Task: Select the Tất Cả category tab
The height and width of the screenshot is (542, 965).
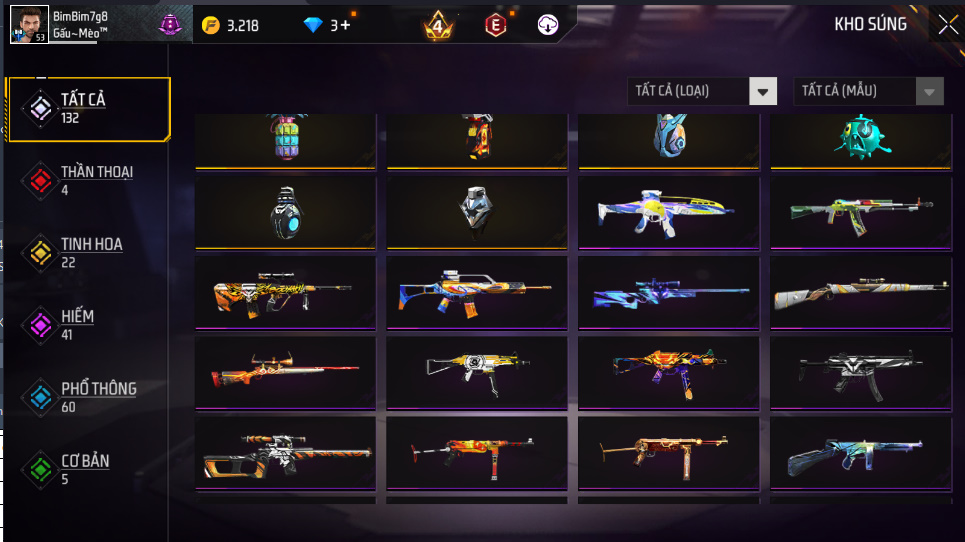Action: point(88,107)
